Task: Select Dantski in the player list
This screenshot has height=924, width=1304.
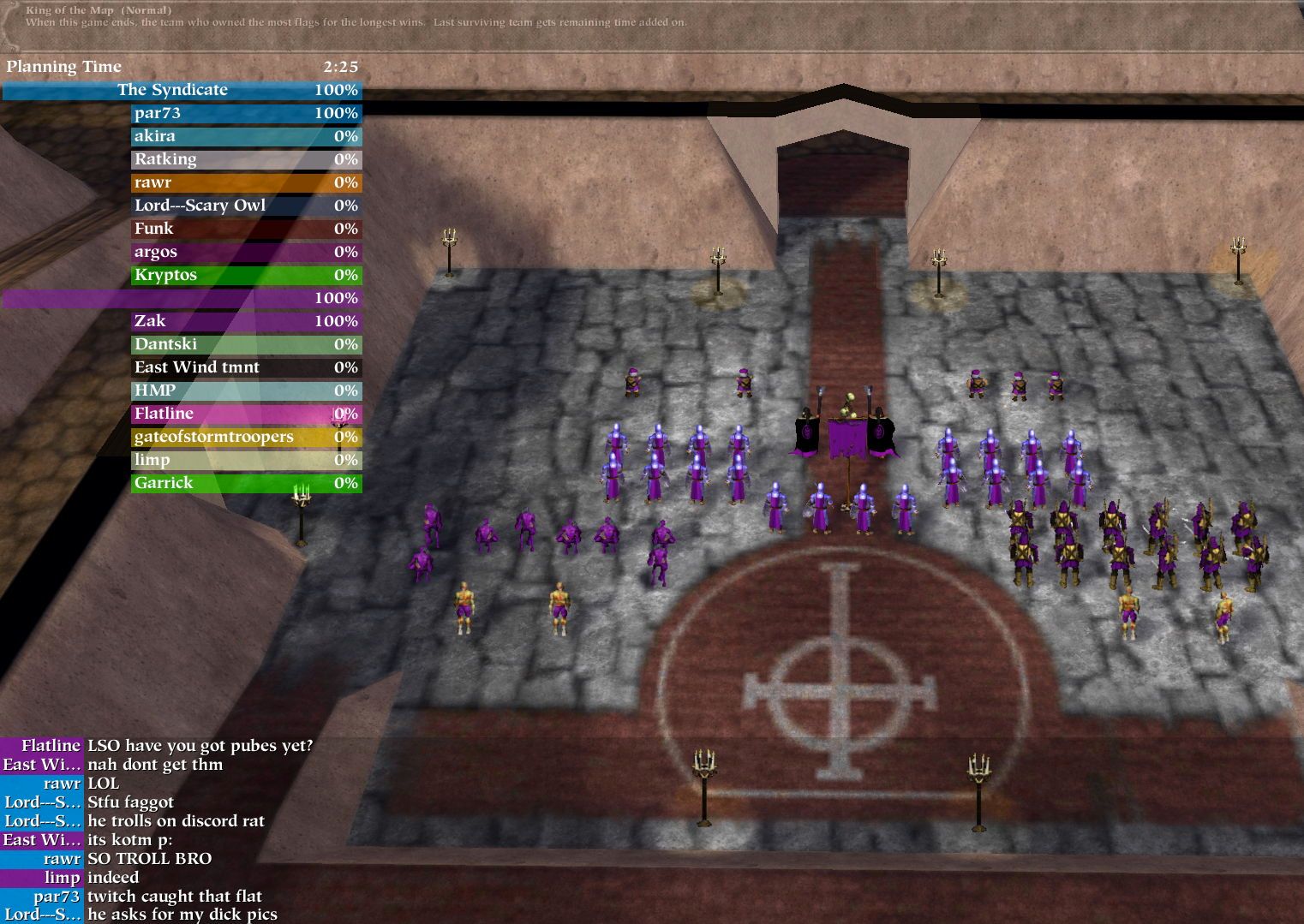Action: coord(246,344)
